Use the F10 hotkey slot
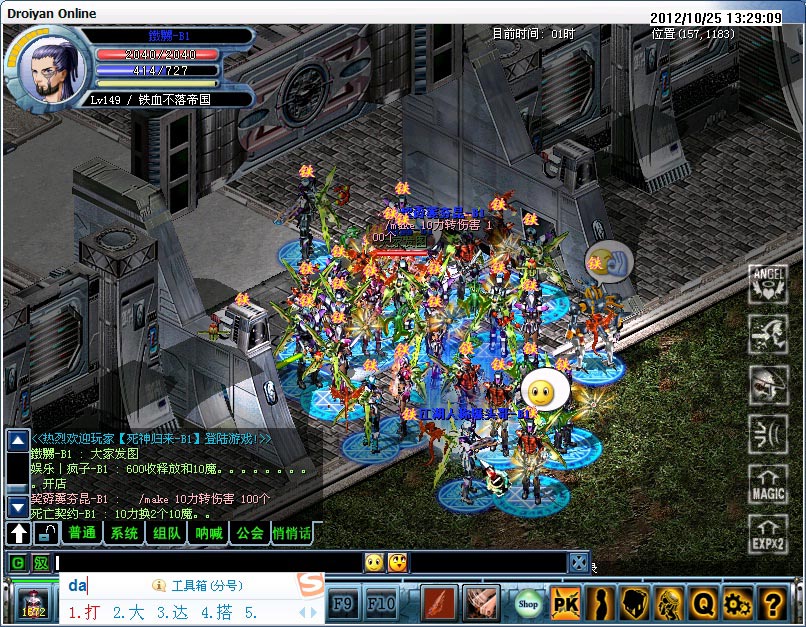Image resolution: width=806 pixels, height=627 pixels. click(380, 603)
